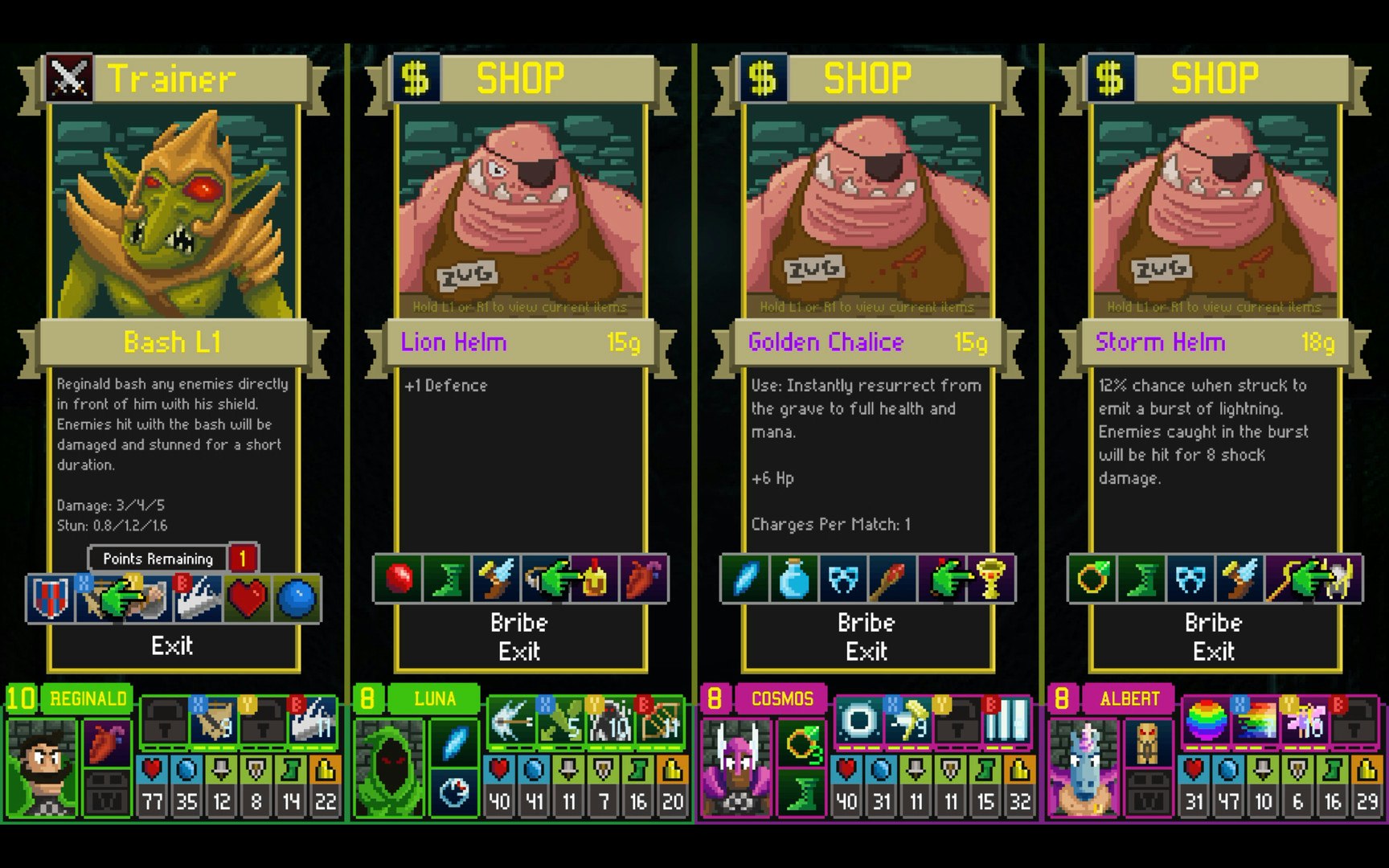Viewport: 1389px width, 868px height.
Task: Select the crossed swords icon on the Trainer banner
Action: pos(68,77)
